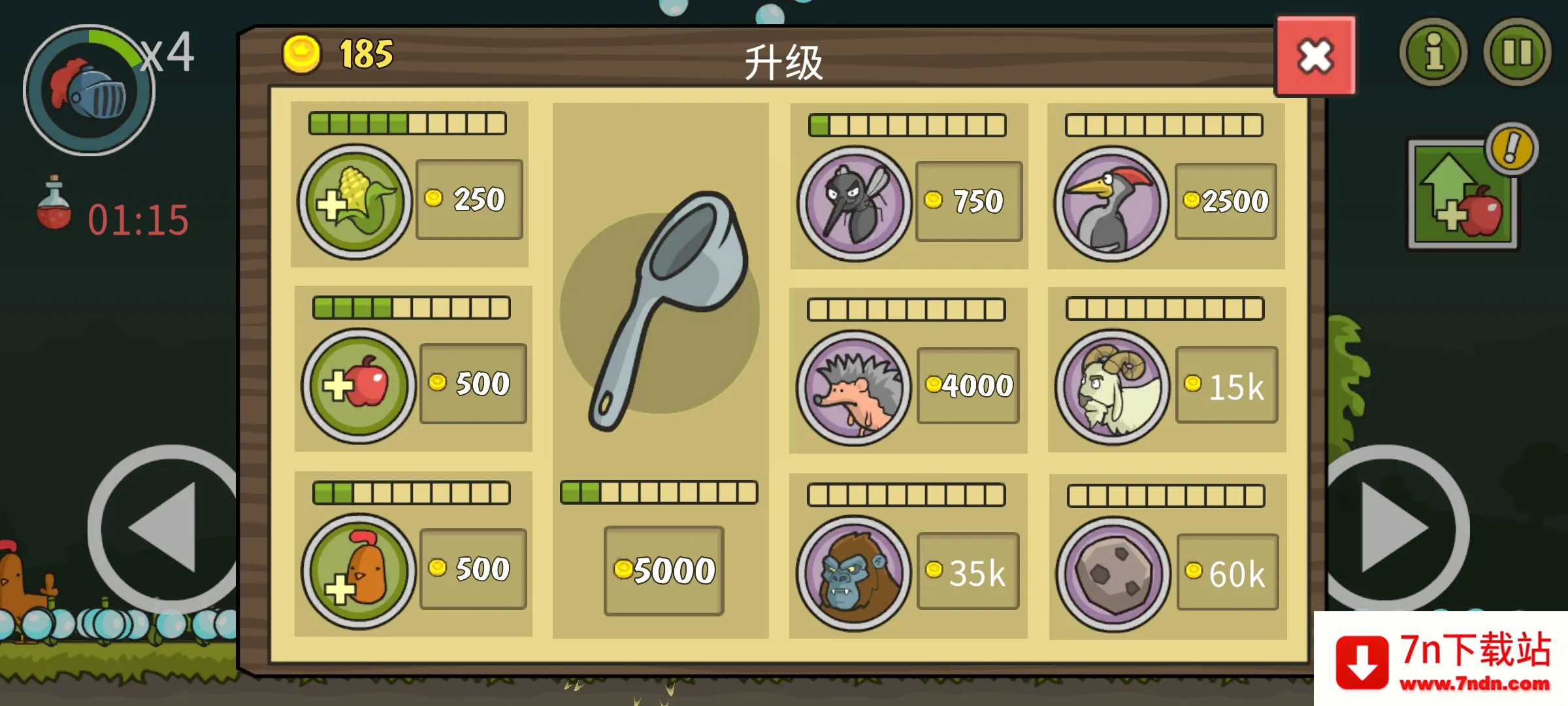Screen dimensions: 1568x706
Task: Select the chicken upgrade icon
Action: [359, 567]
